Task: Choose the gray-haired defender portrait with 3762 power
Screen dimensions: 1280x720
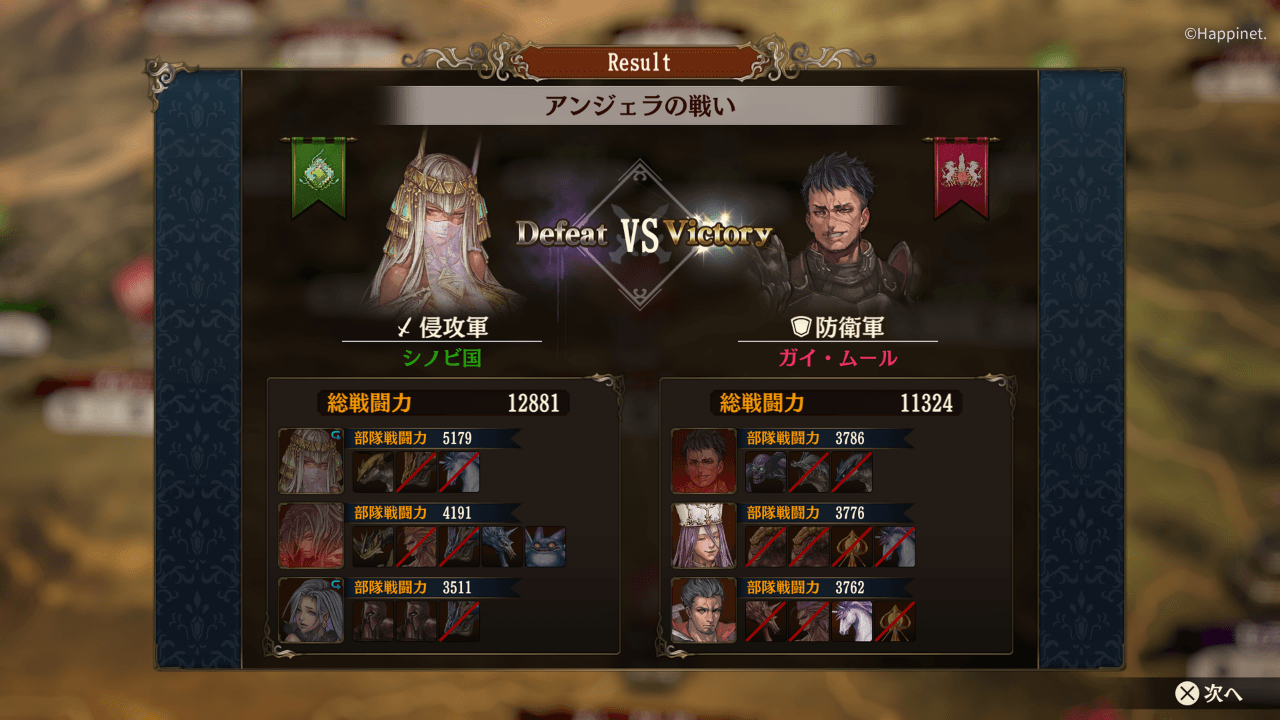Action: 704,610
